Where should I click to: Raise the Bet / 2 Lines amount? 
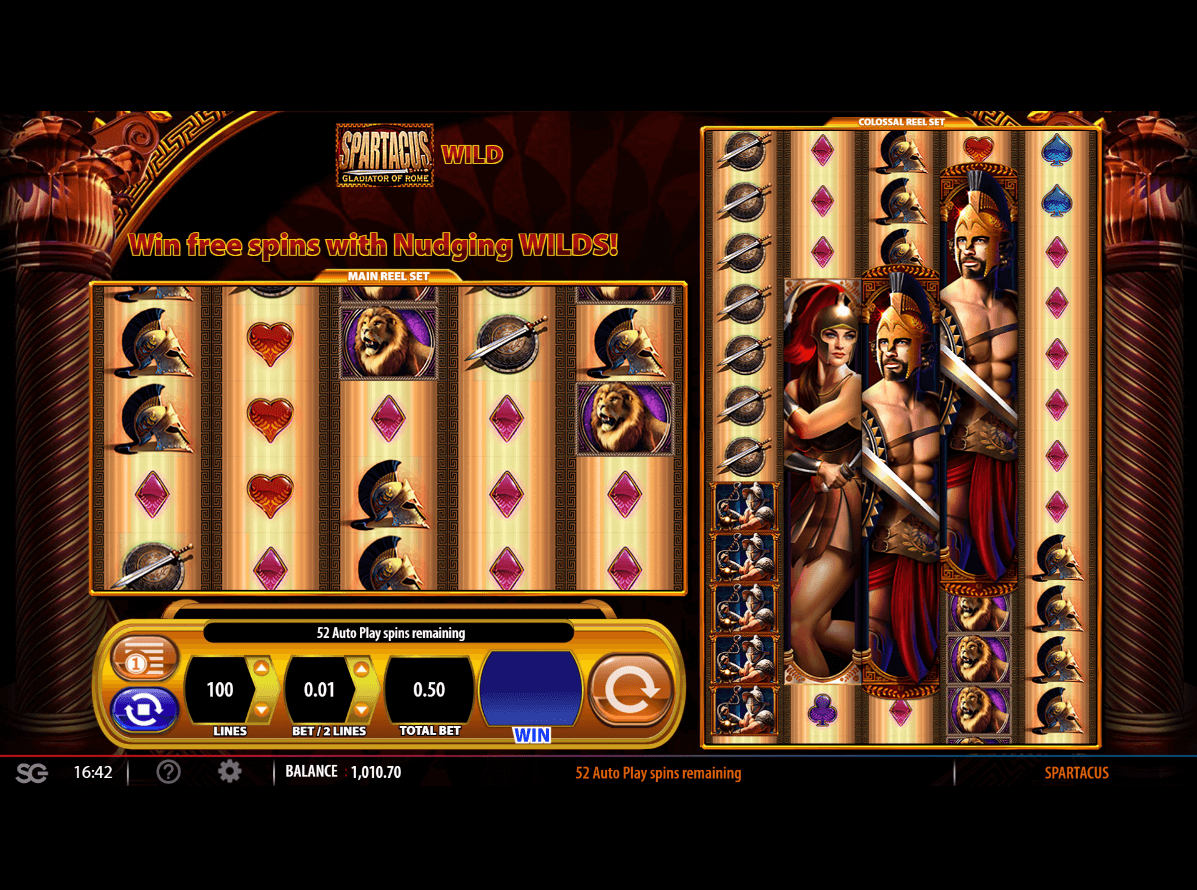click(361, 669)
